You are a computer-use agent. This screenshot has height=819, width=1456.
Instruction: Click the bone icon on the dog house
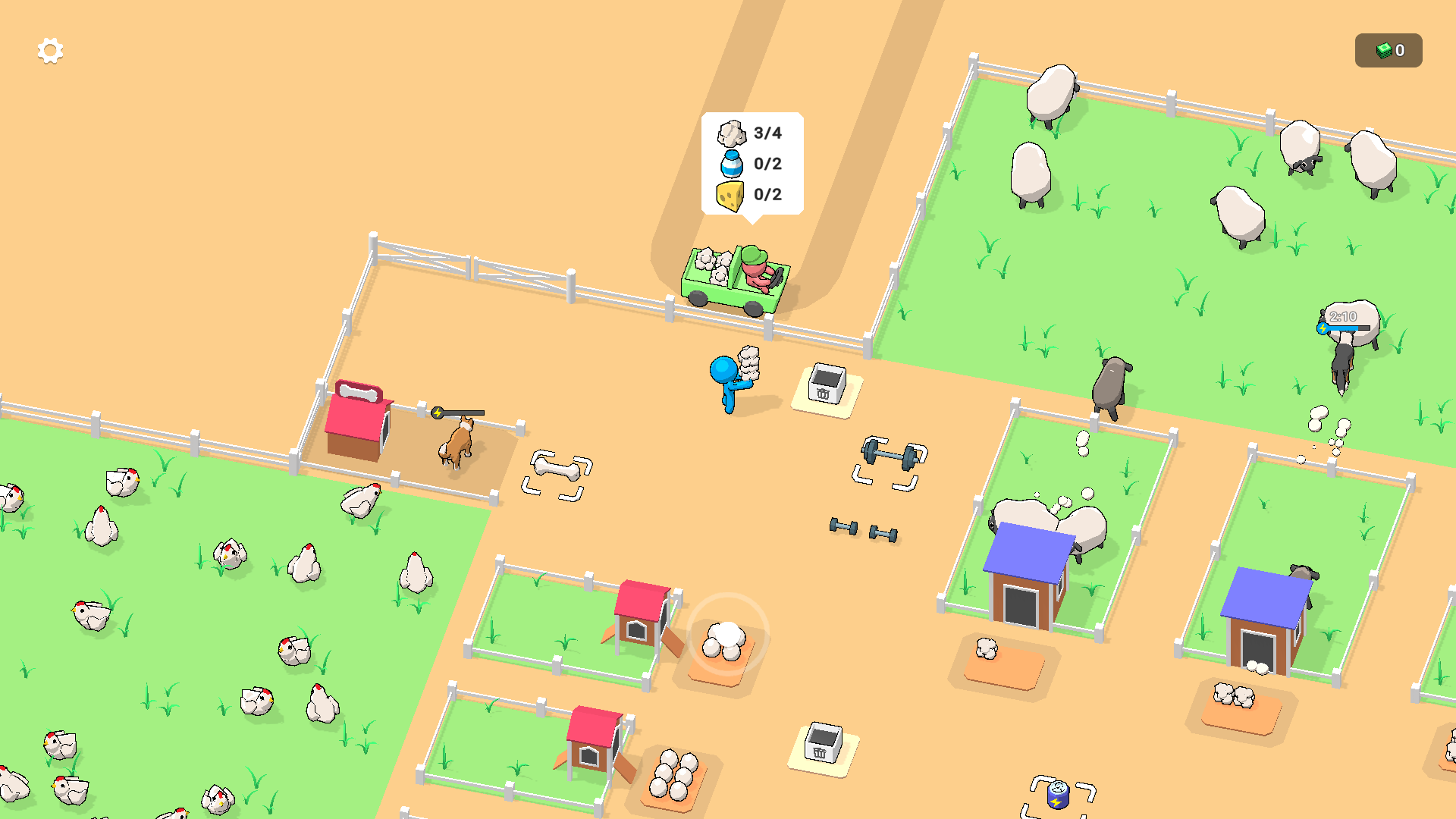tap(358, 392)
